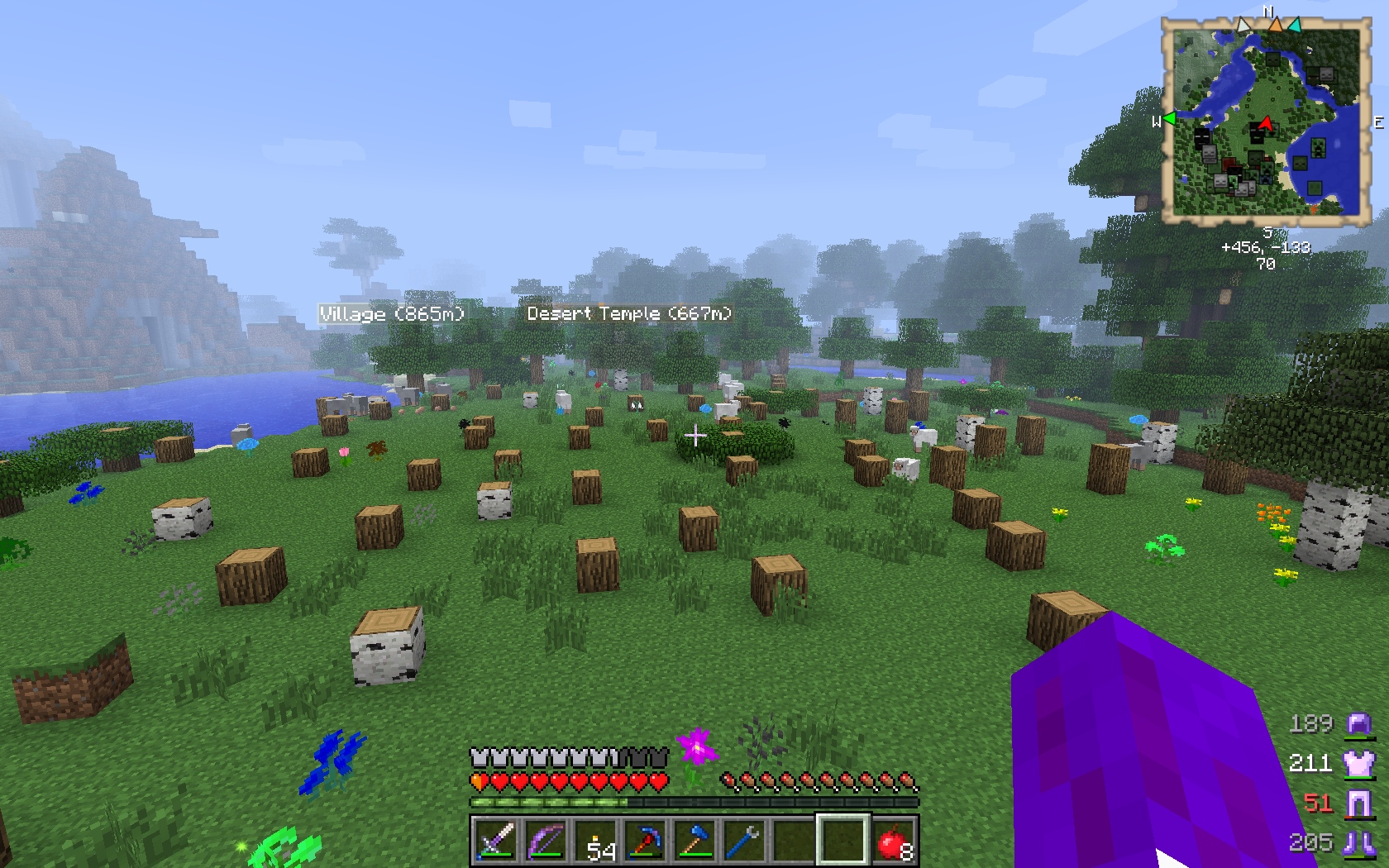Choose the torch stack of 54
1389x868 pixels.
pyautogui.click(x=595, y=842)
